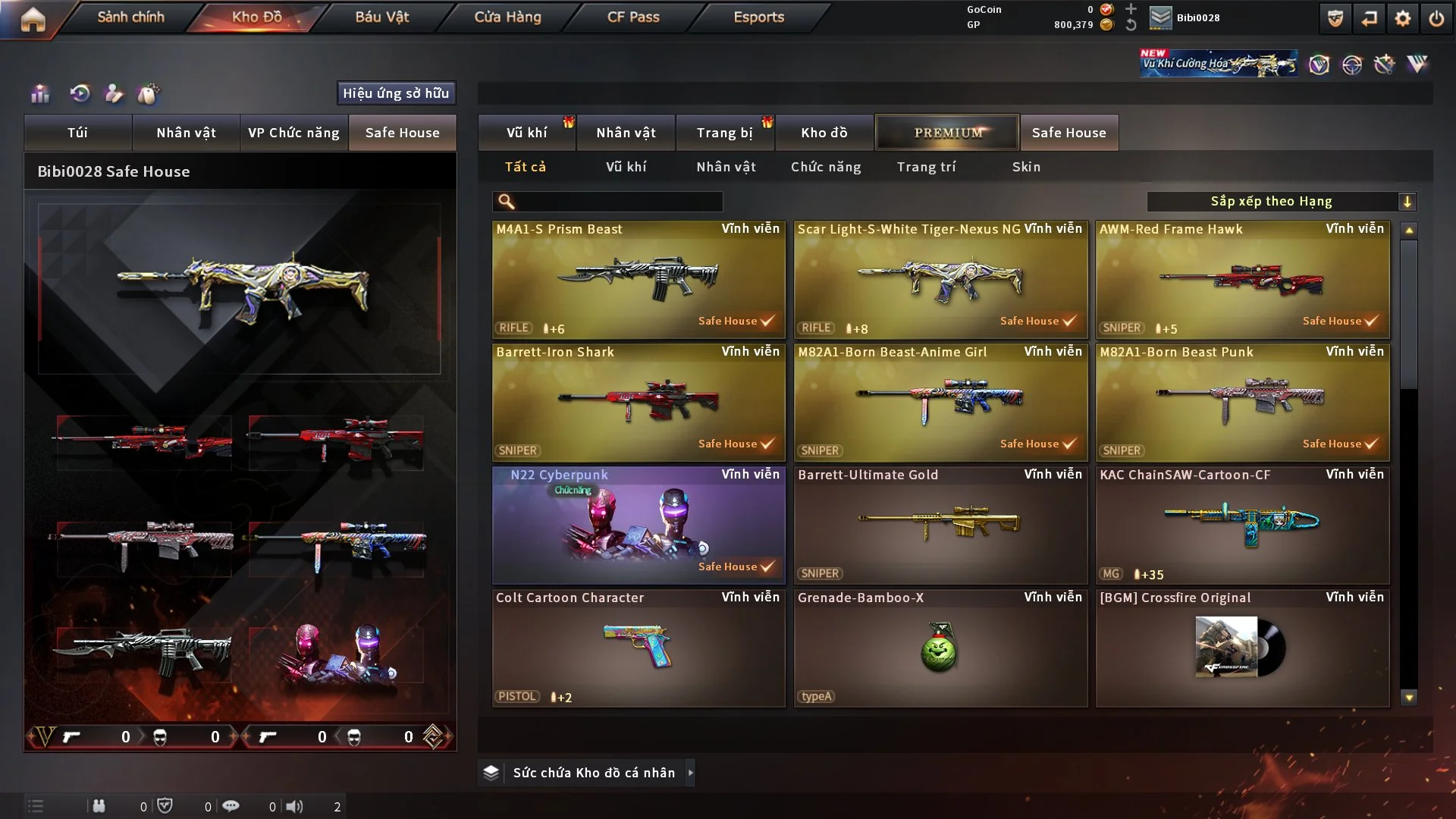Open the Cửa Hàng shop menu
The height and width of the screenshot is (819, 1456).
pyautogui.click(x=507, y=17)
